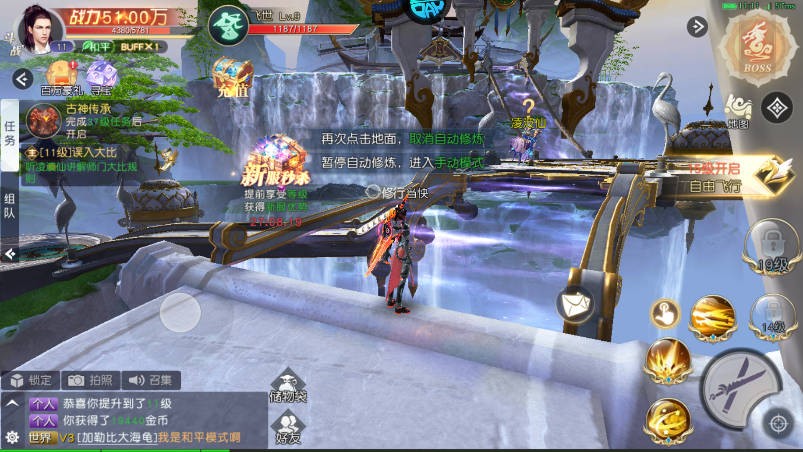Take a photo with 拍照 button

pos(90,380)
